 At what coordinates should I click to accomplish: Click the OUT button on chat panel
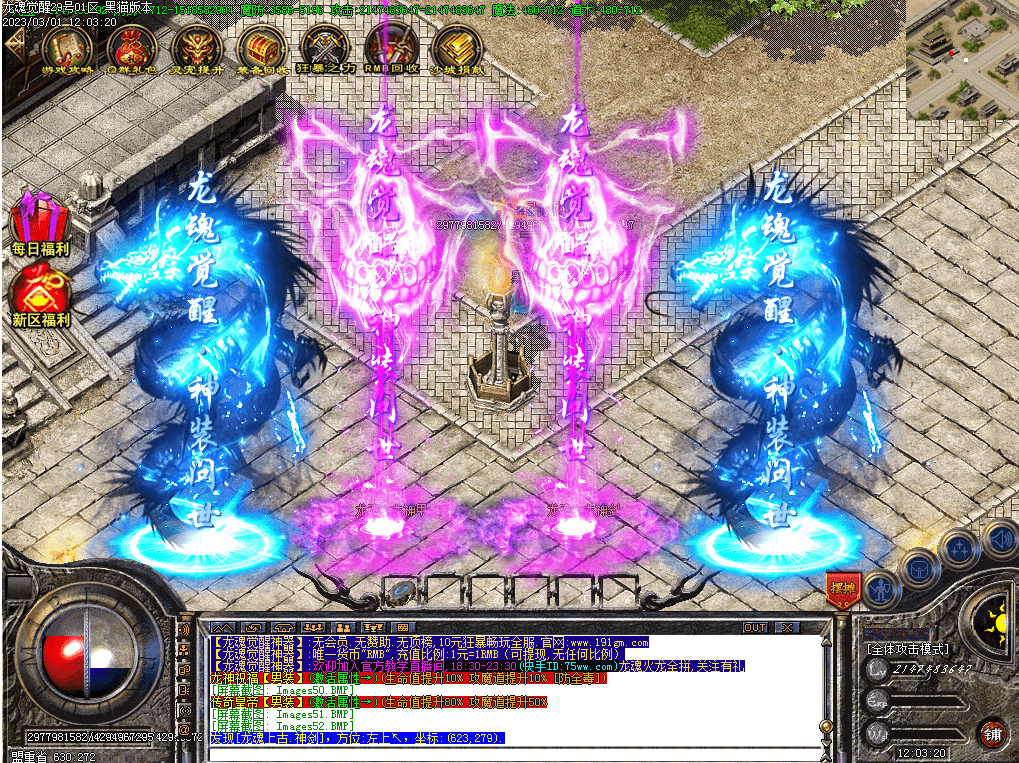[755, 627]
